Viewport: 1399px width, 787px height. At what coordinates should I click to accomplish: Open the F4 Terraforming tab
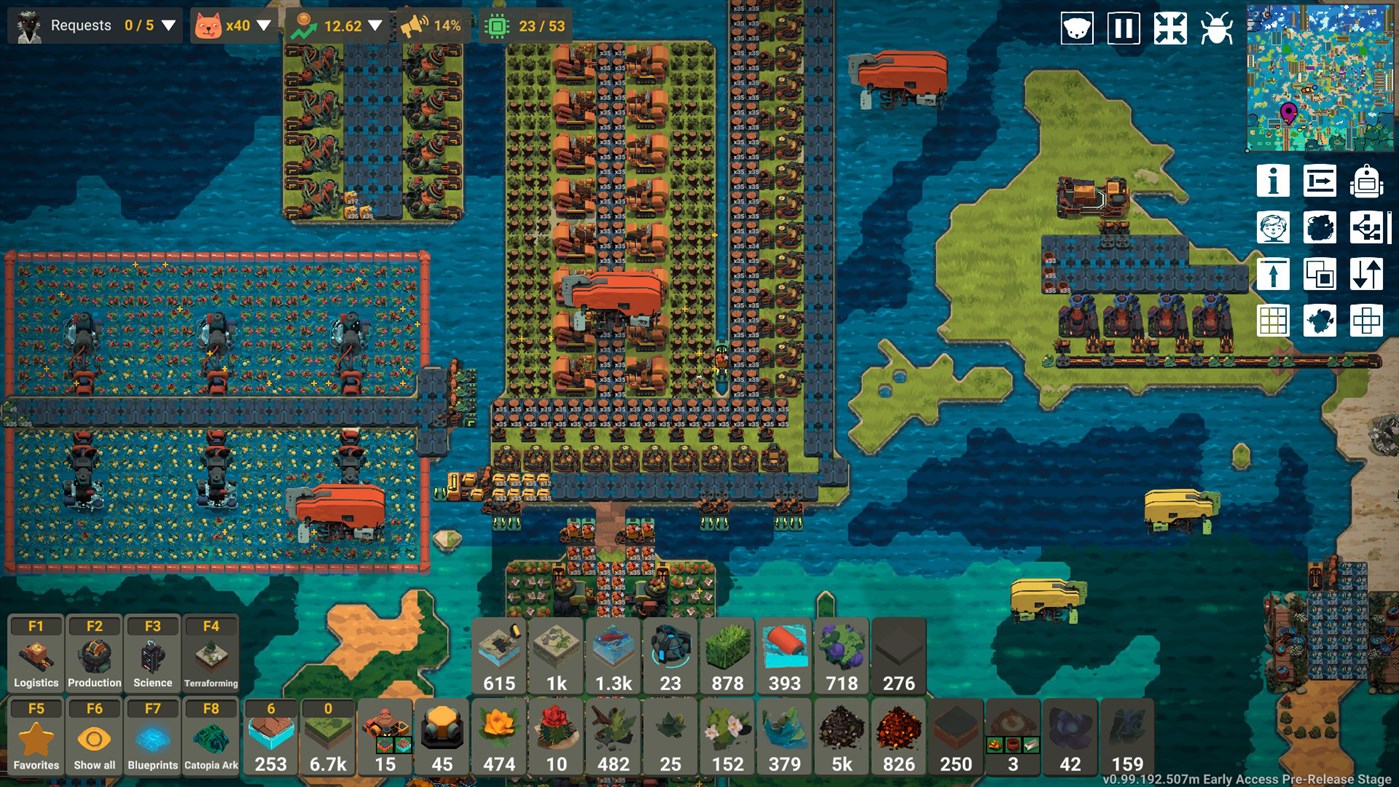(211, 651)
